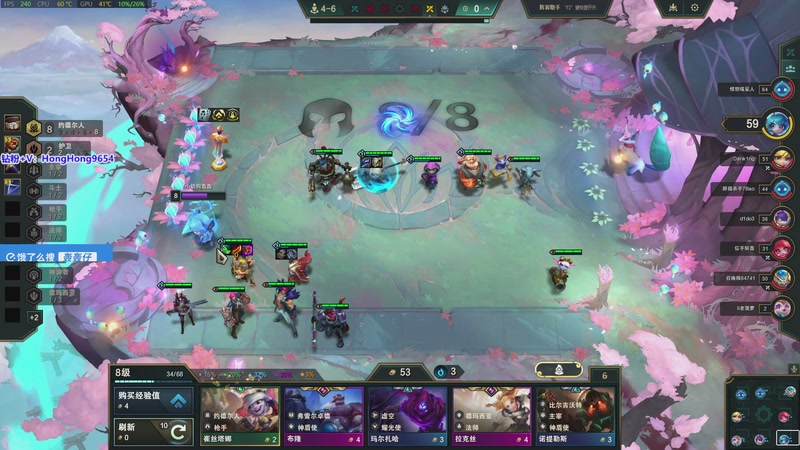Expand the +2 hidden traits

pyautogui.click(x=34, y=317)
